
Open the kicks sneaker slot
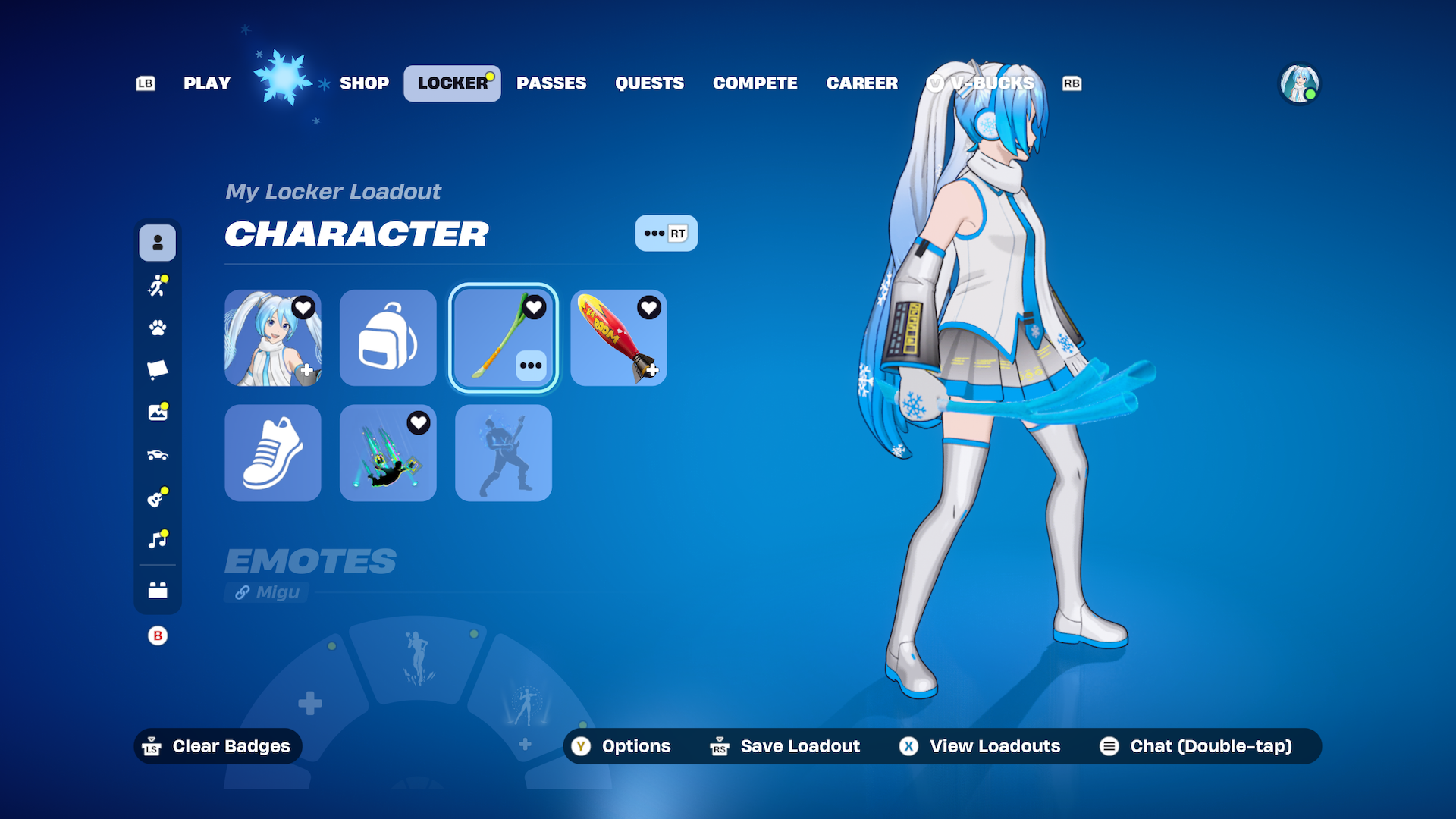coord(273,453)
